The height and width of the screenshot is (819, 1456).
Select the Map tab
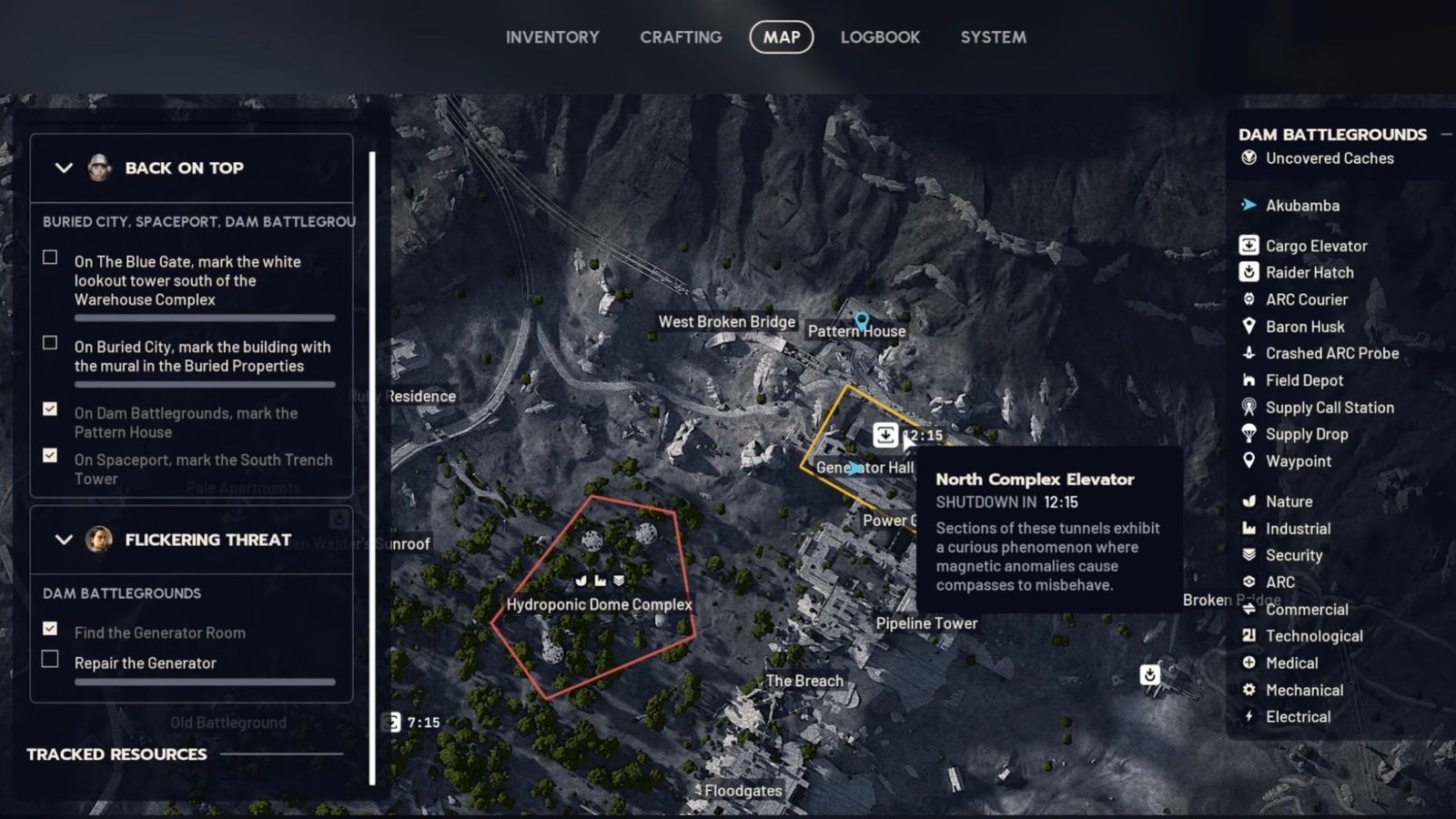781,37
